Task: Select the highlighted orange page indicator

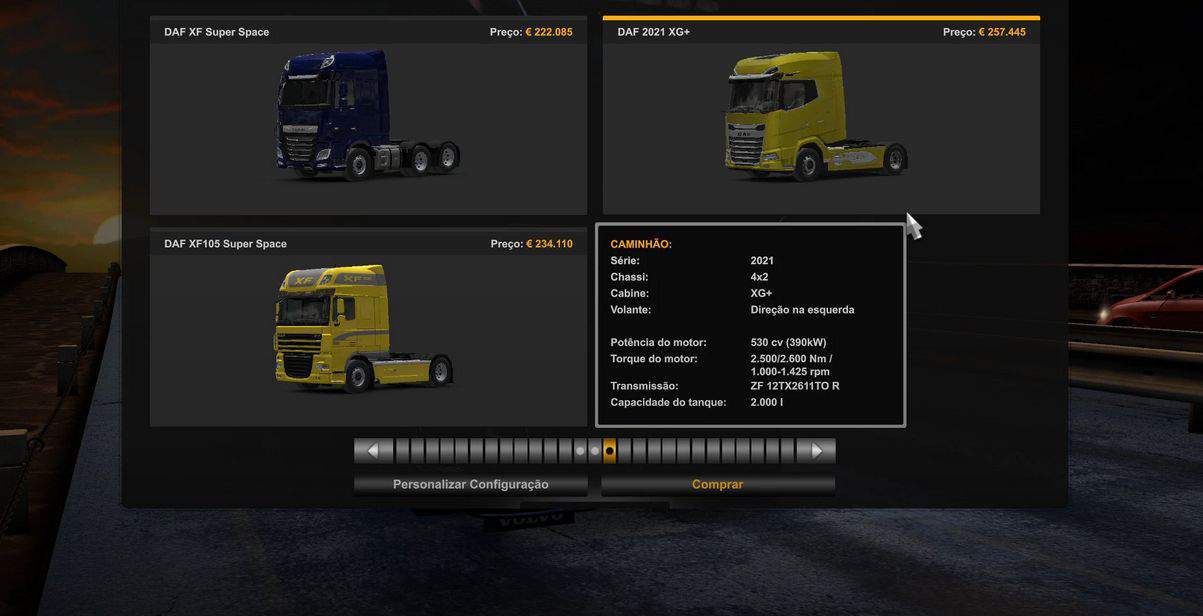Action: coord(610,451)
